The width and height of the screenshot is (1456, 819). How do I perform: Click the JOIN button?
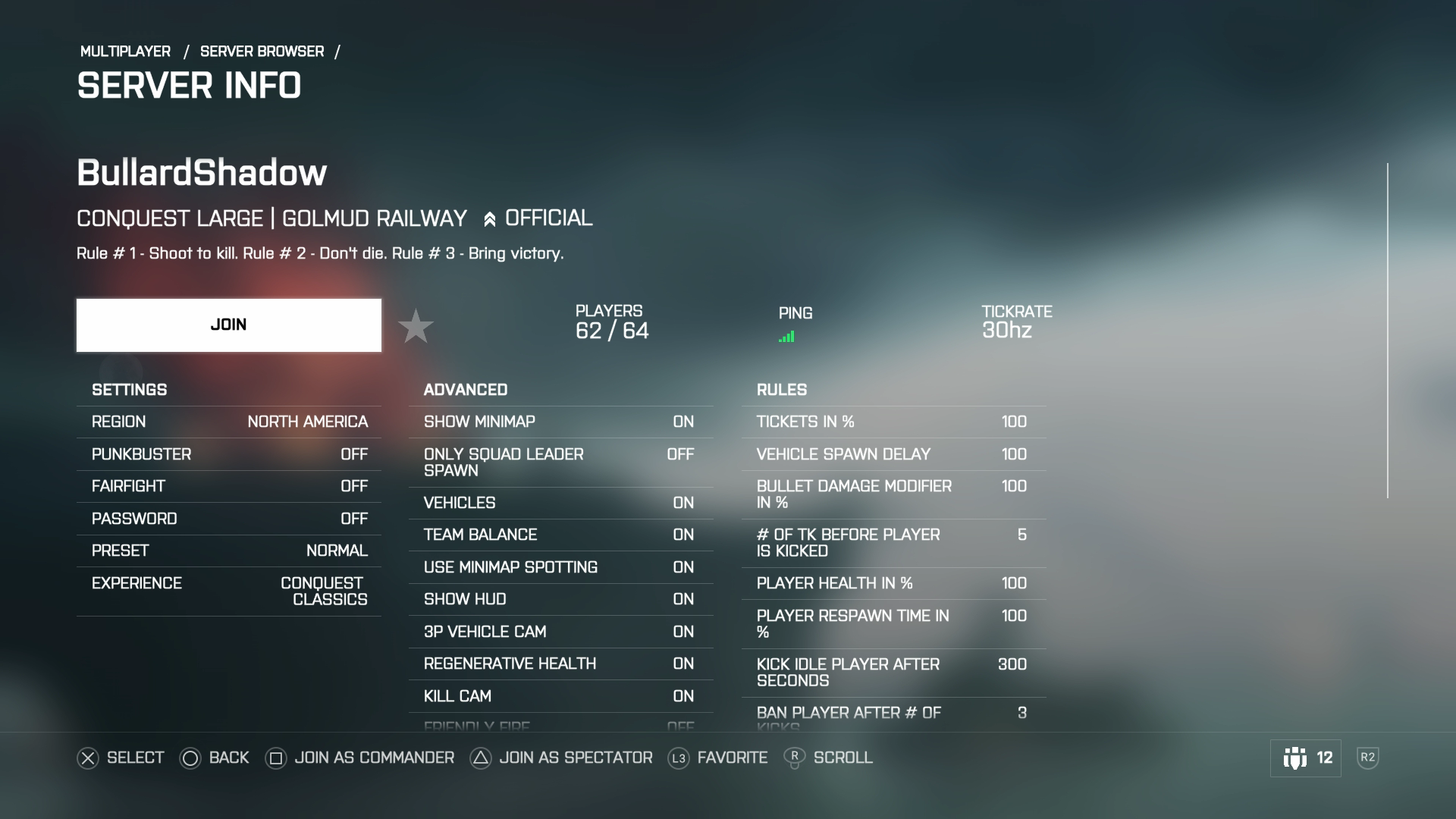coord(228,325)
